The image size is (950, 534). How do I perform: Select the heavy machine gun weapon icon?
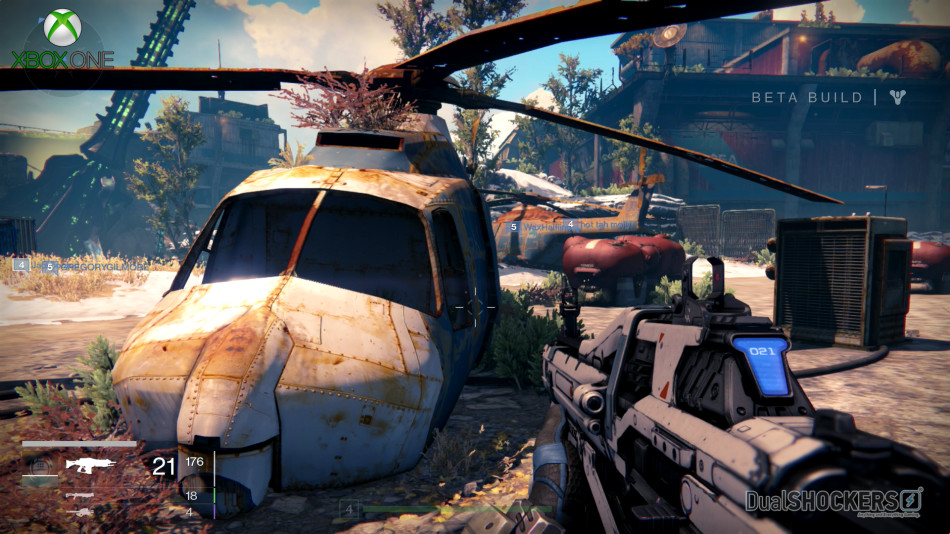[x=79, y=512]
